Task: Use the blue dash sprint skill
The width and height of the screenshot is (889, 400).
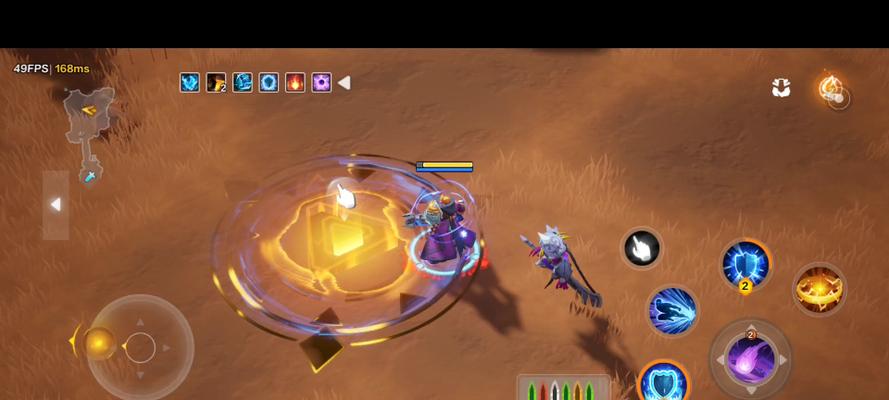Action: (672, 310)
